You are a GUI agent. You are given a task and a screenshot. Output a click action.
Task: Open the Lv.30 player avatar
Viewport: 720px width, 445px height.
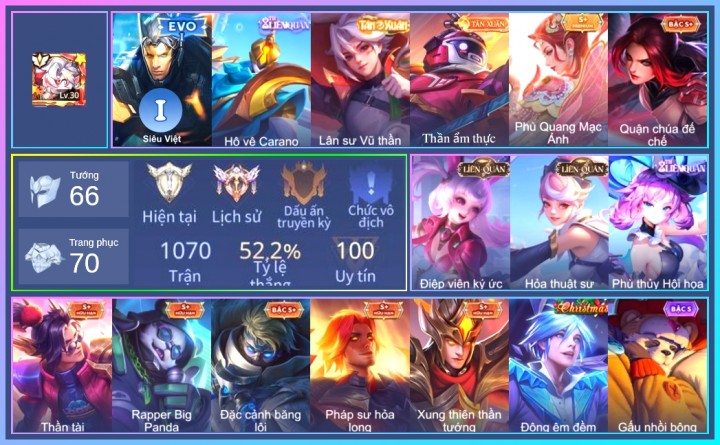coord(59,79)
